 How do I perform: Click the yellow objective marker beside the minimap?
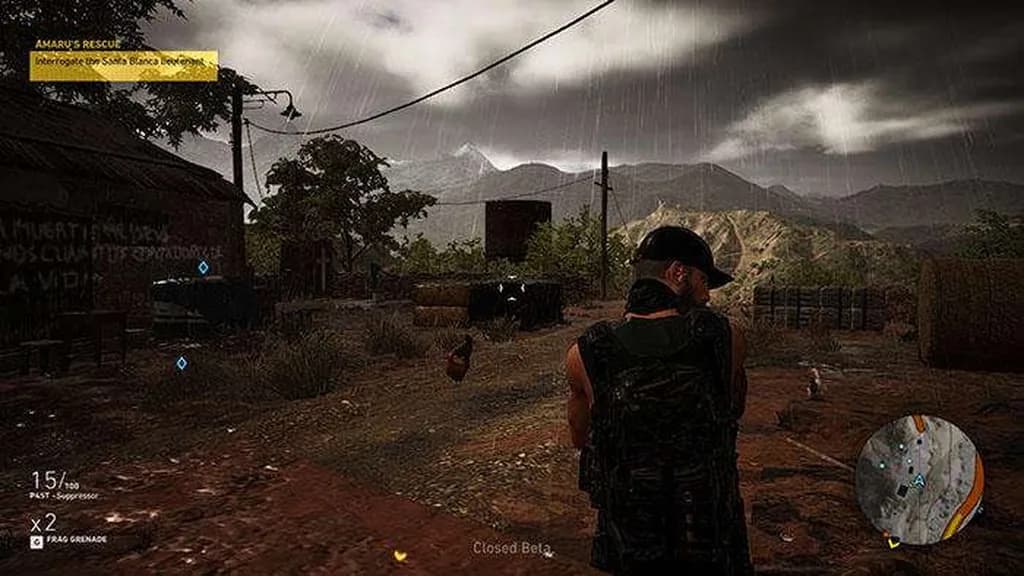pyautogui.click(x=893, y=542)
